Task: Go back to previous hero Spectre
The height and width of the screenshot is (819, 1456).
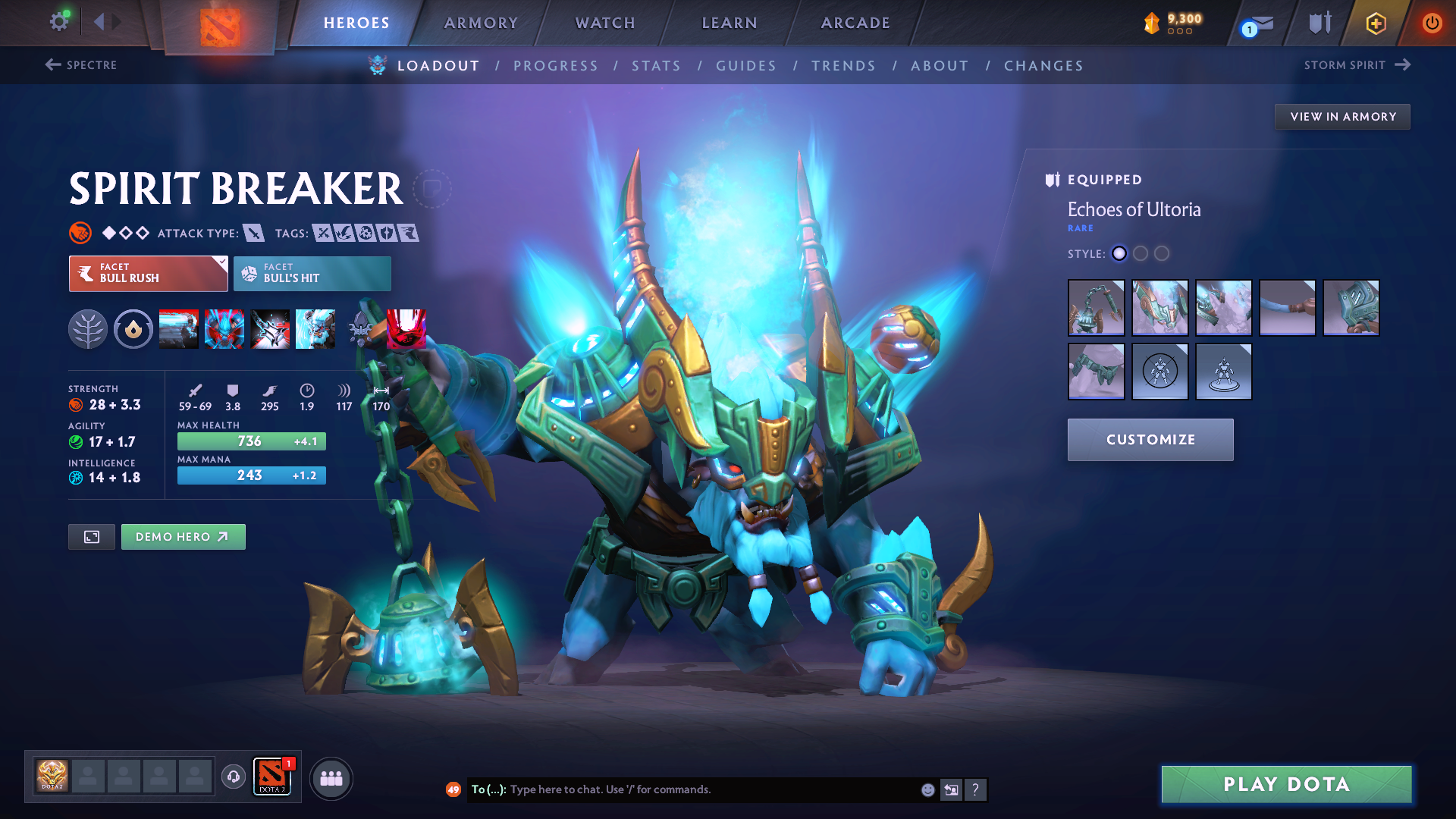Action: pos(81,65)
